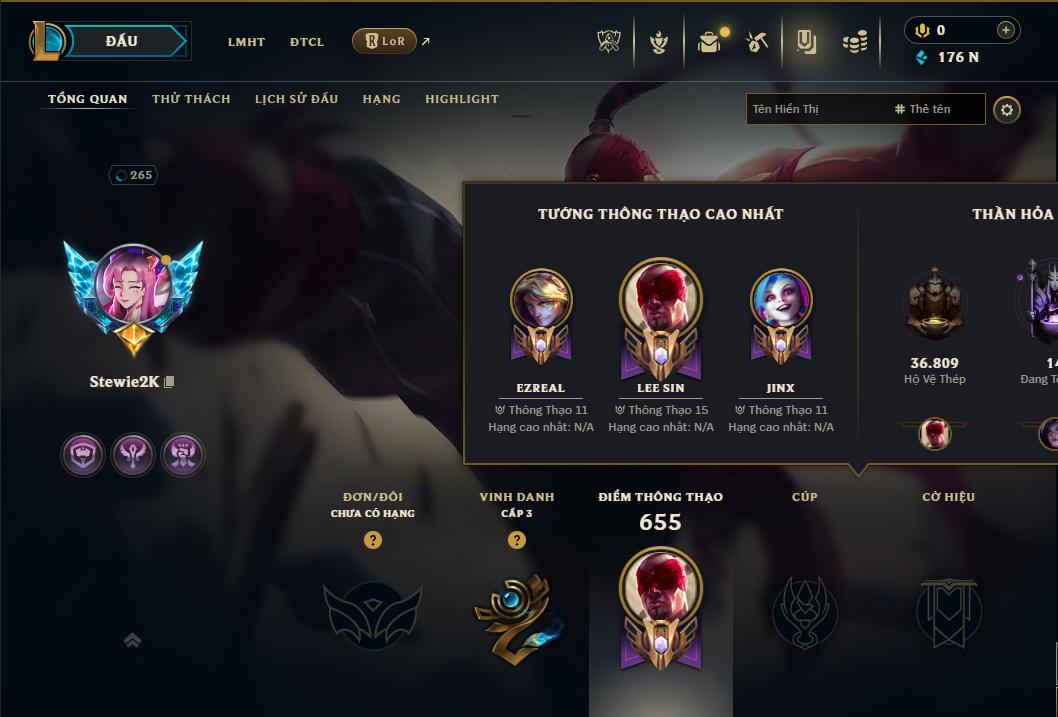Open the crafting hammer icon
This screenshot has height=717, width=1058.
click(x=757, y=42)
